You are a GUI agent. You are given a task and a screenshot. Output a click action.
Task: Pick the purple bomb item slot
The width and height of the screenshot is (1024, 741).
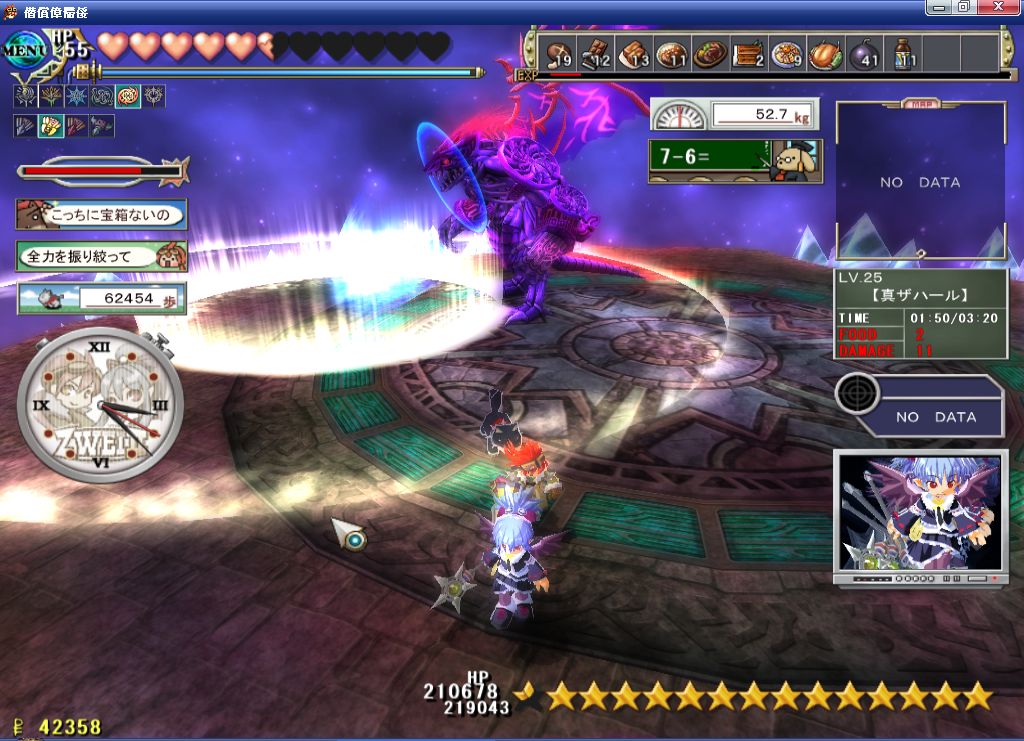tap(865, 55)
